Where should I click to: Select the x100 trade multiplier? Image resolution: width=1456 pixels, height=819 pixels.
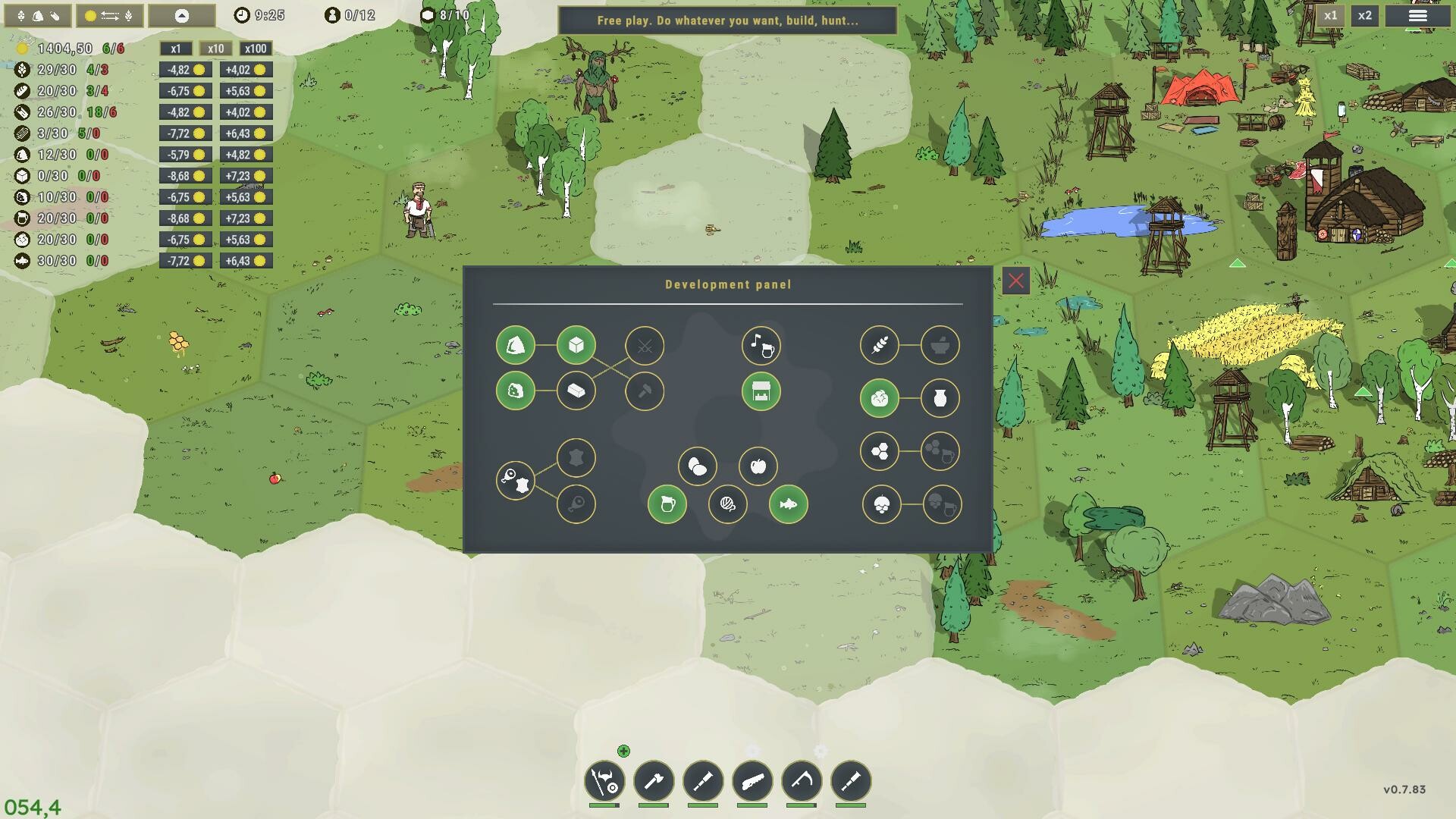(x=256, y=49)
